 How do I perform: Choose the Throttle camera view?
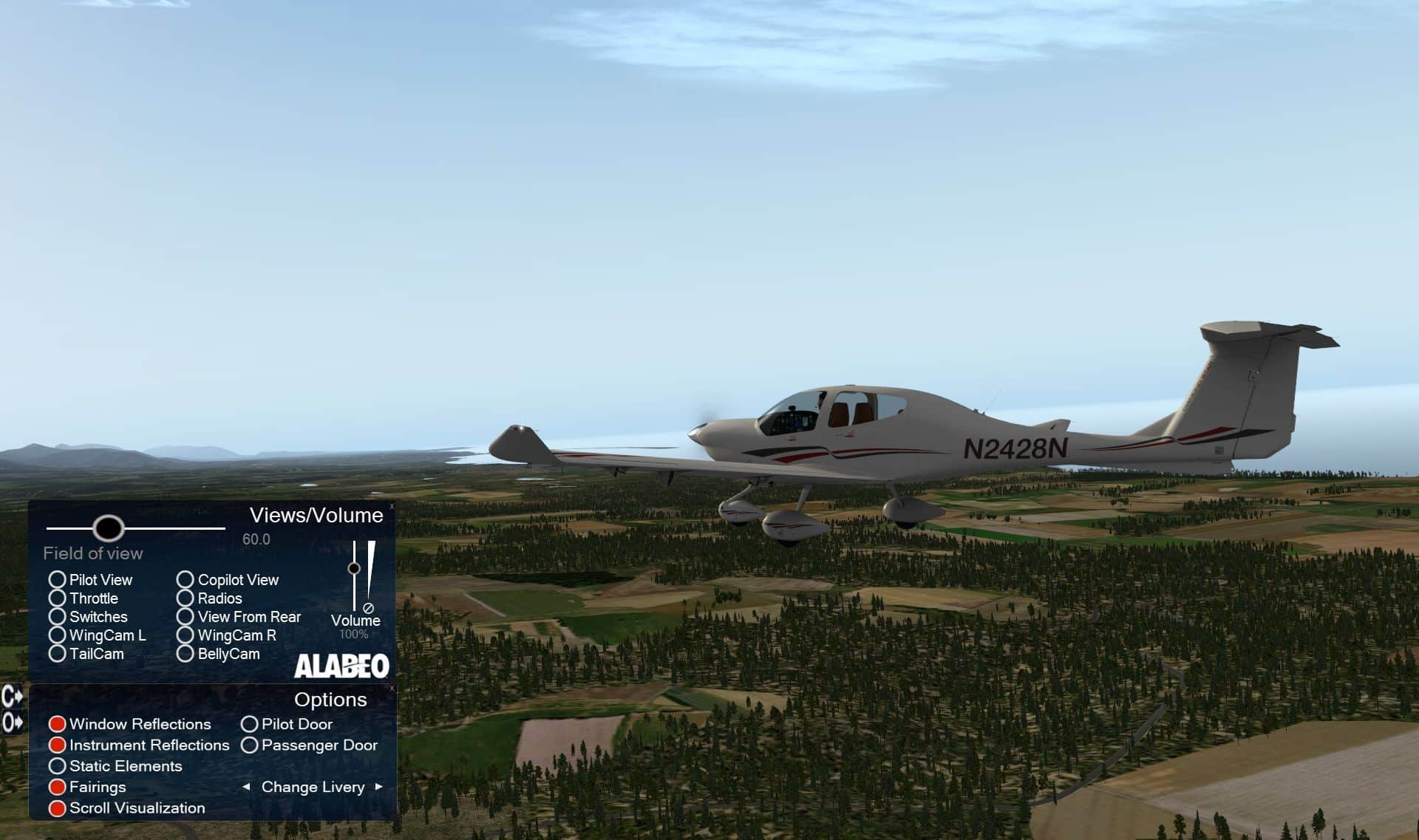pyautogui.click(x=58, y=598)
